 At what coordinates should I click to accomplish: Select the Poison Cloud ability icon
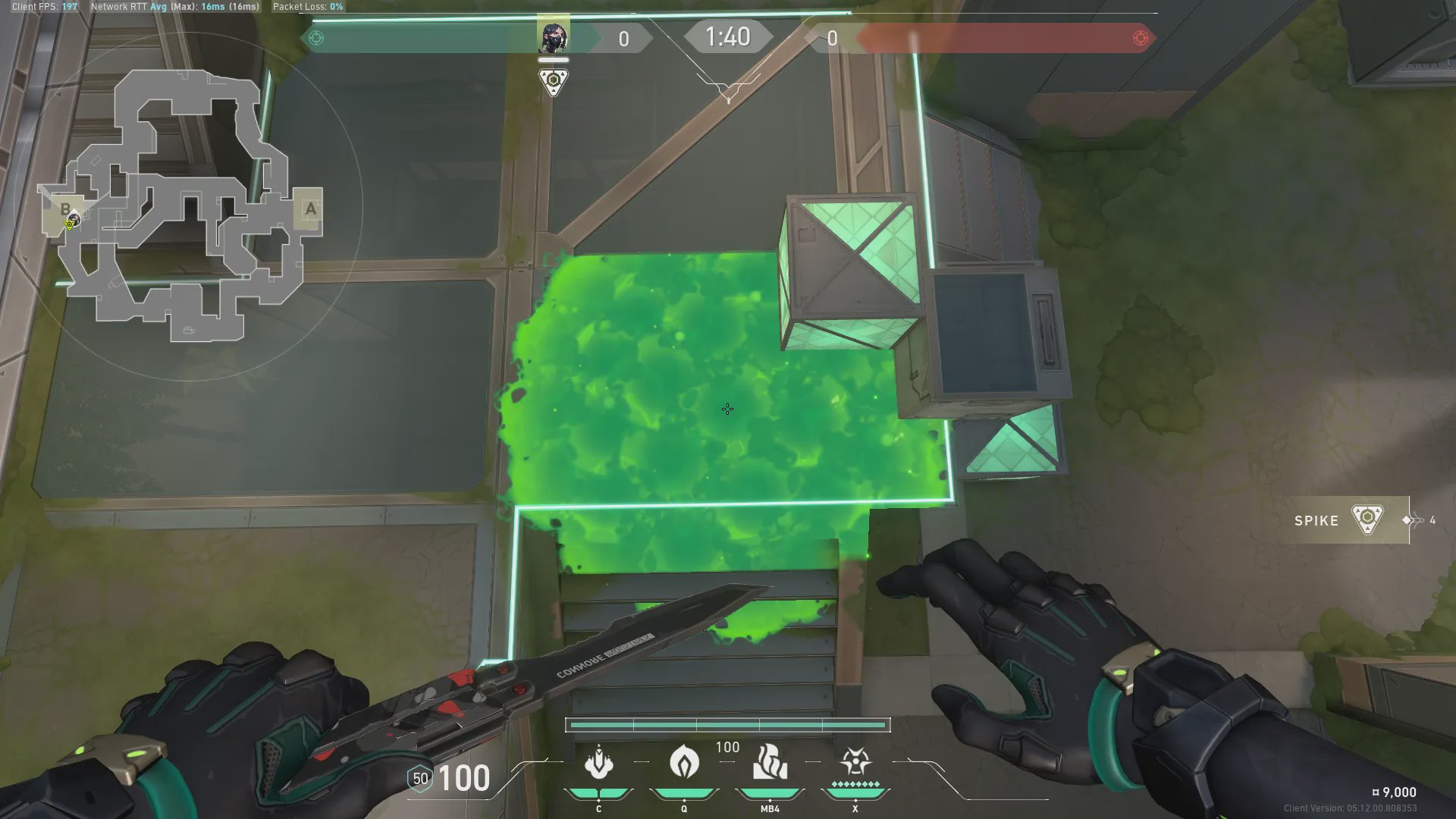point(684,762)
